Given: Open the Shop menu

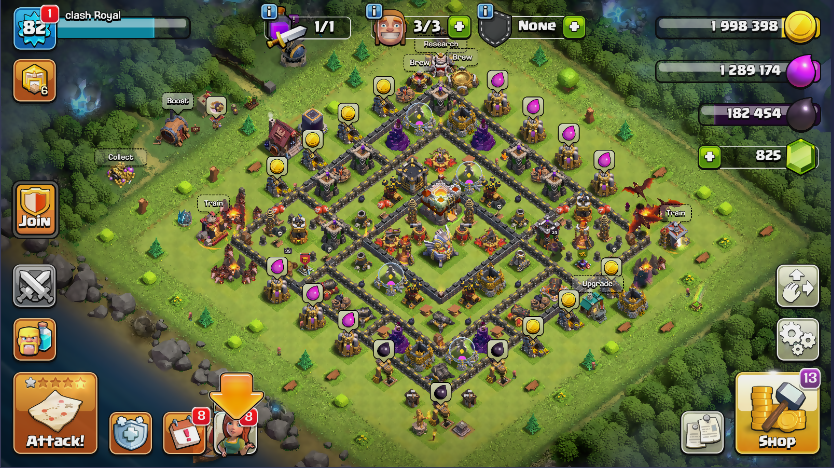Looking at the screenshot, I should (x=776, y=413).
